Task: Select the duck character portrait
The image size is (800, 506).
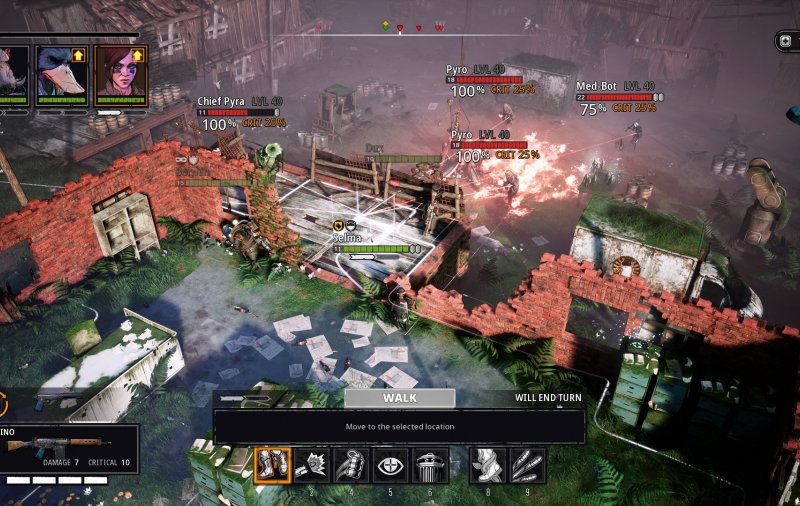Action: click(x=60, y=73)
